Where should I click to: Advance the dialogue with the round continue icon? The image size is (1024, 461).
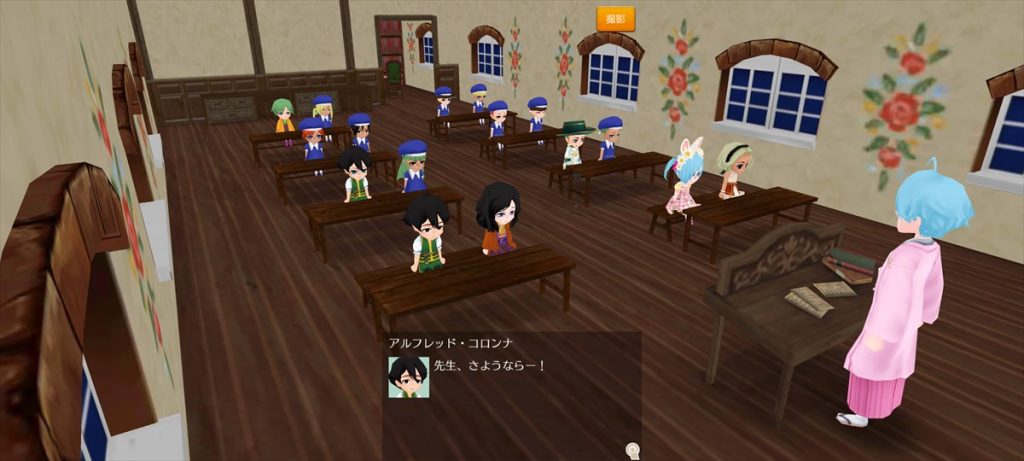632,449
